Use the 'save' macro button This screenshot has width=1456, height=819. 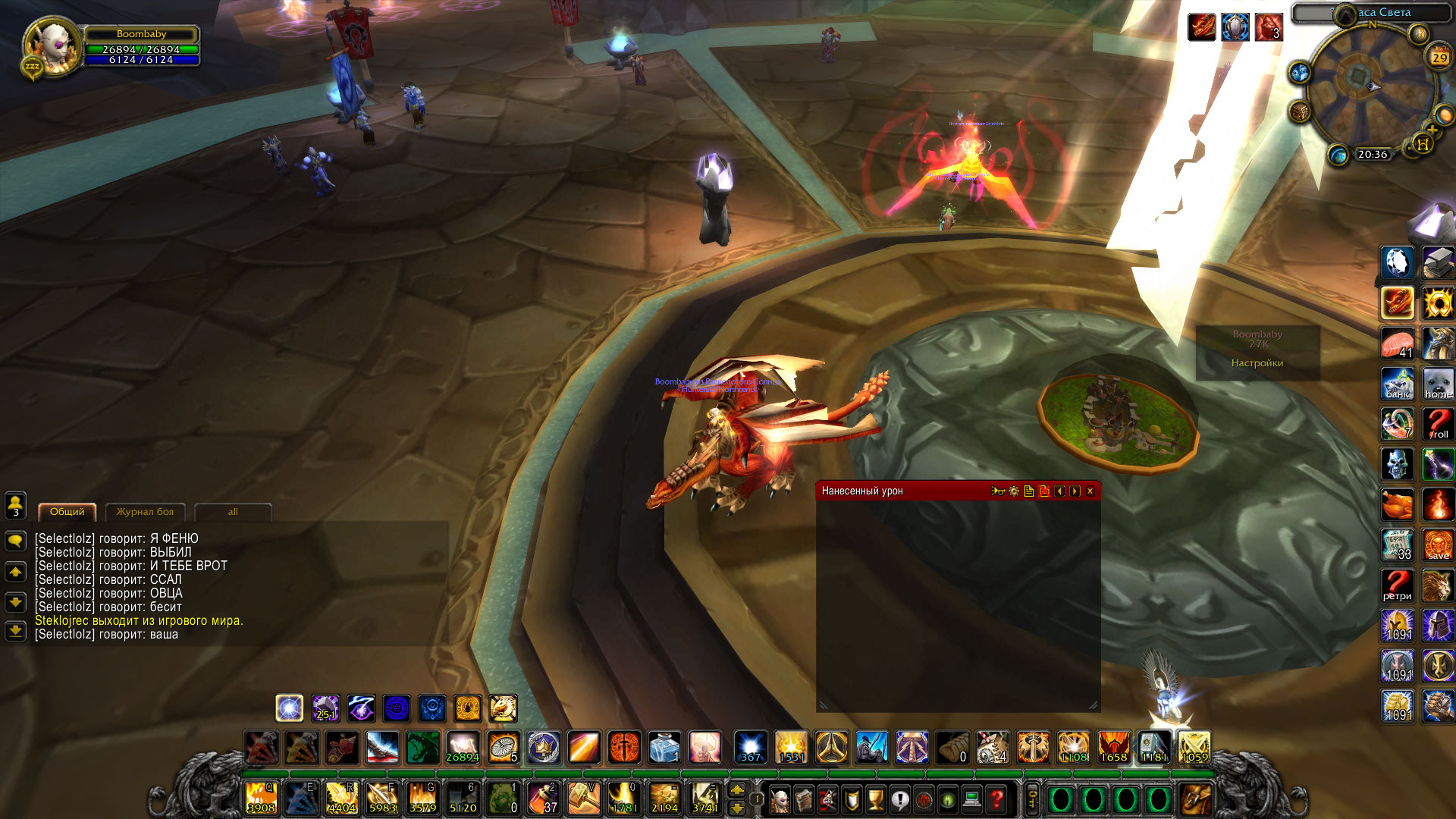[1437, 545]
